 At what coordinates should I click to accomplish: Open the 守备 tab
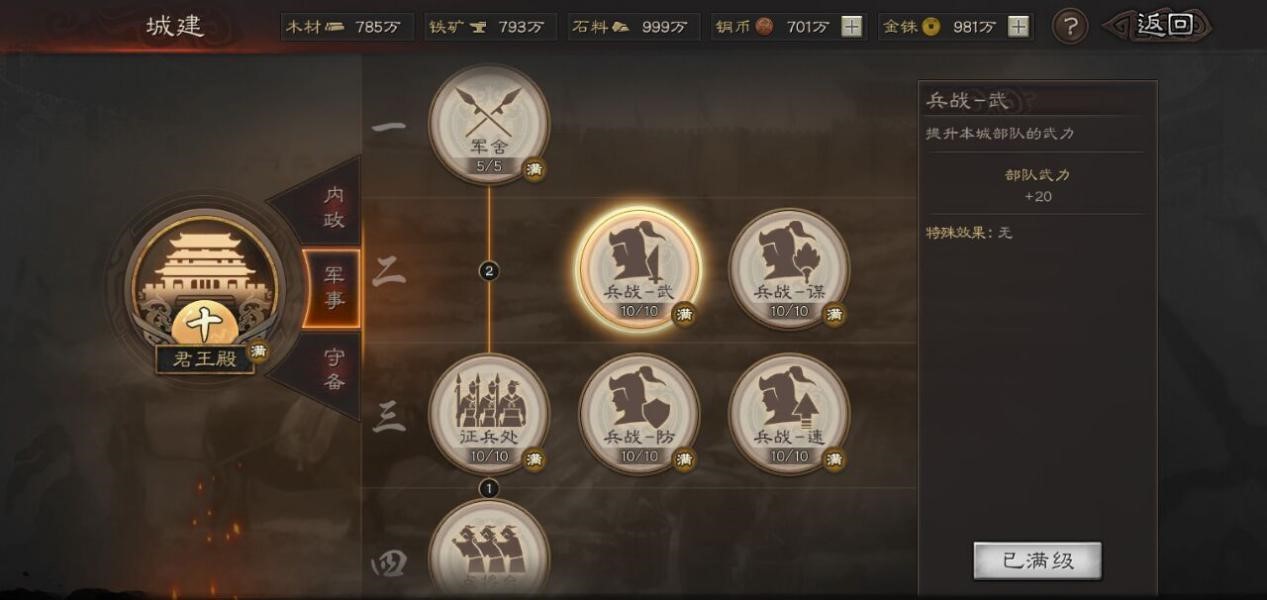coord(334,368)
